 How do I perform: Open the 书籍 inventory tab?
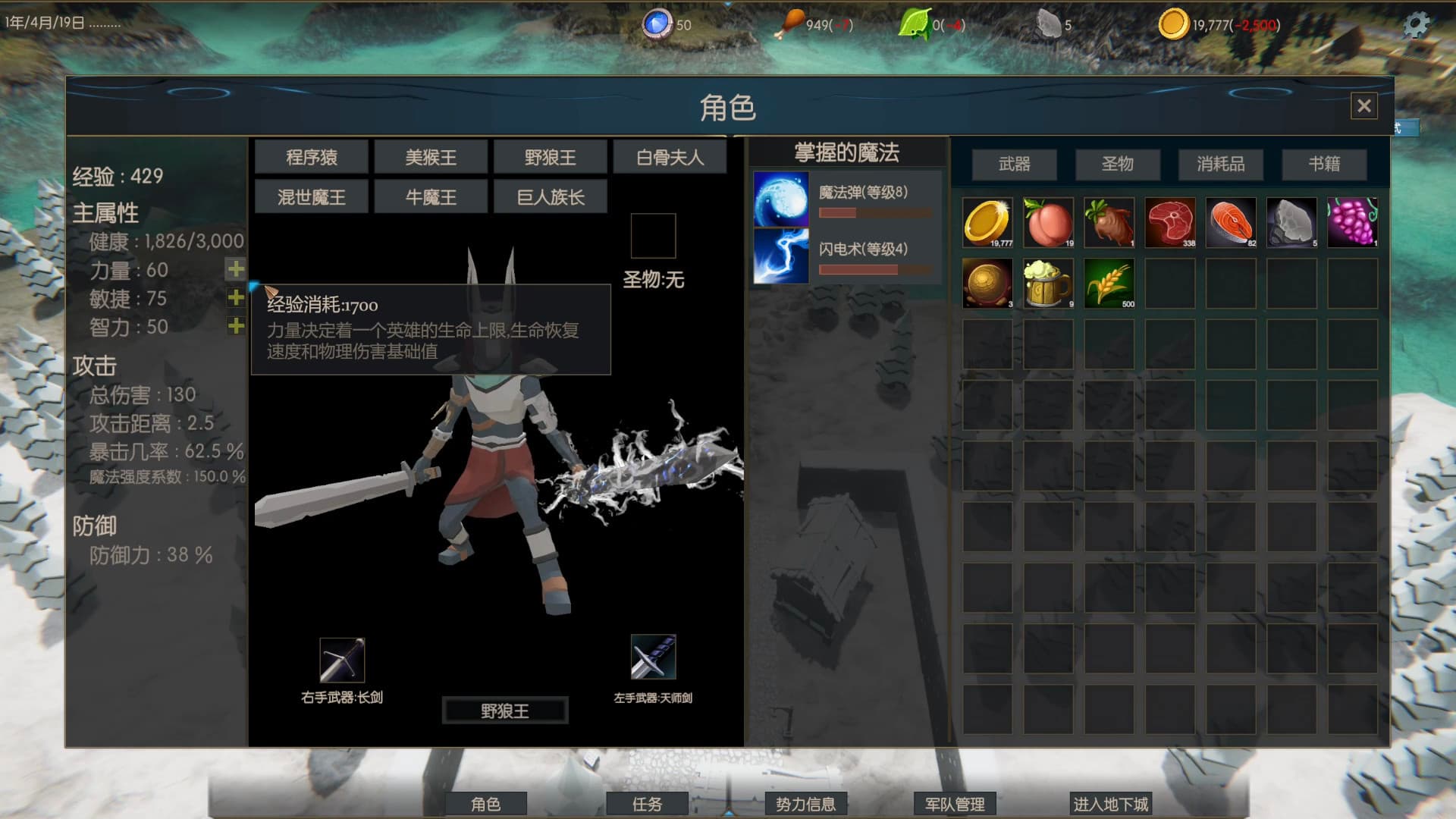(x=1324, y=164)
